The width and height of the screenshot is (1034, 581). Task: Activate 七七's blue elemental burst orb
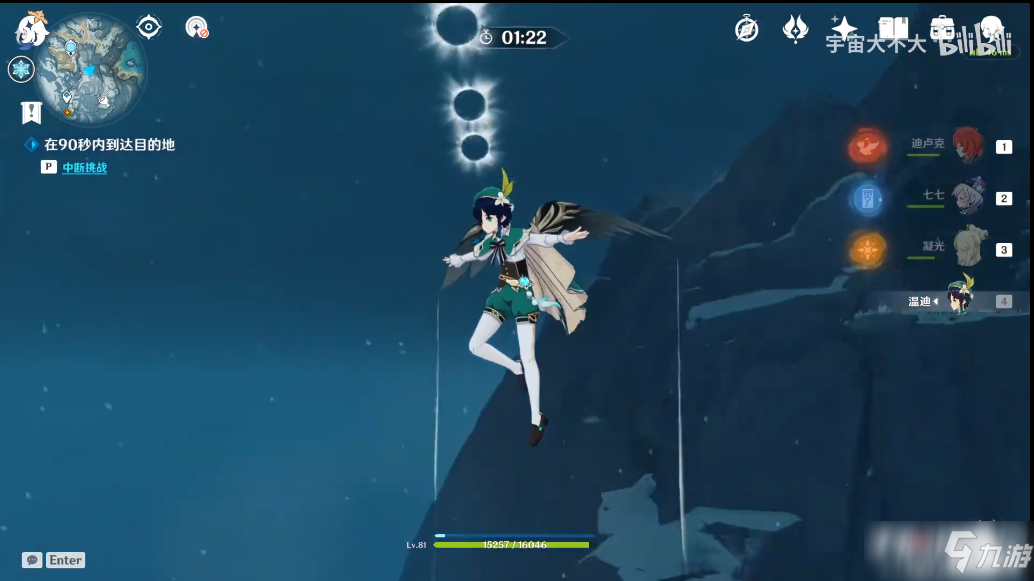pyautogui.click(x=868, y=198)
